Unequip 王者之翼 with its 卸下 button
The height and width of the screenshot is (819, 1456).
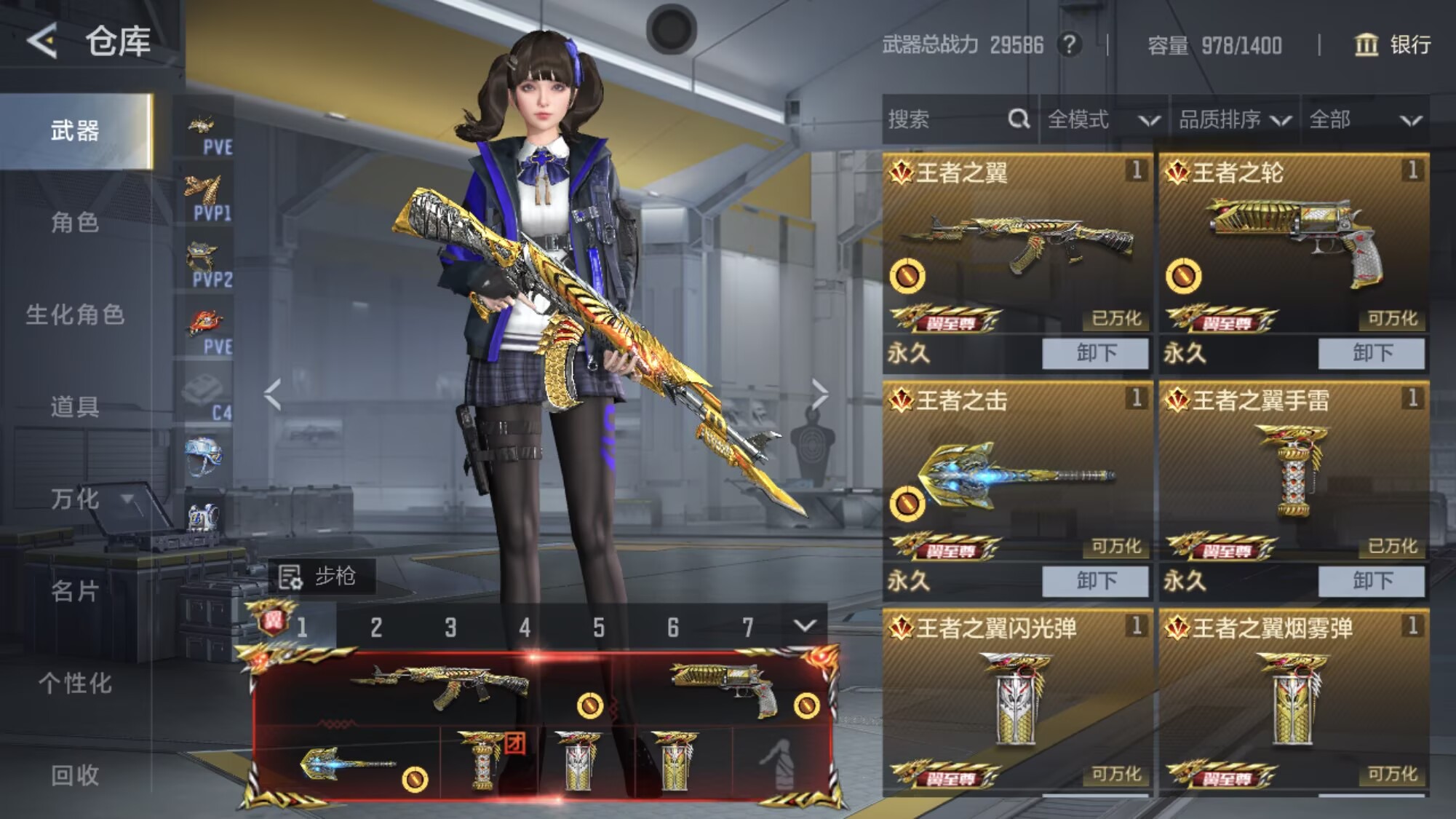(x=1095, y=353)
